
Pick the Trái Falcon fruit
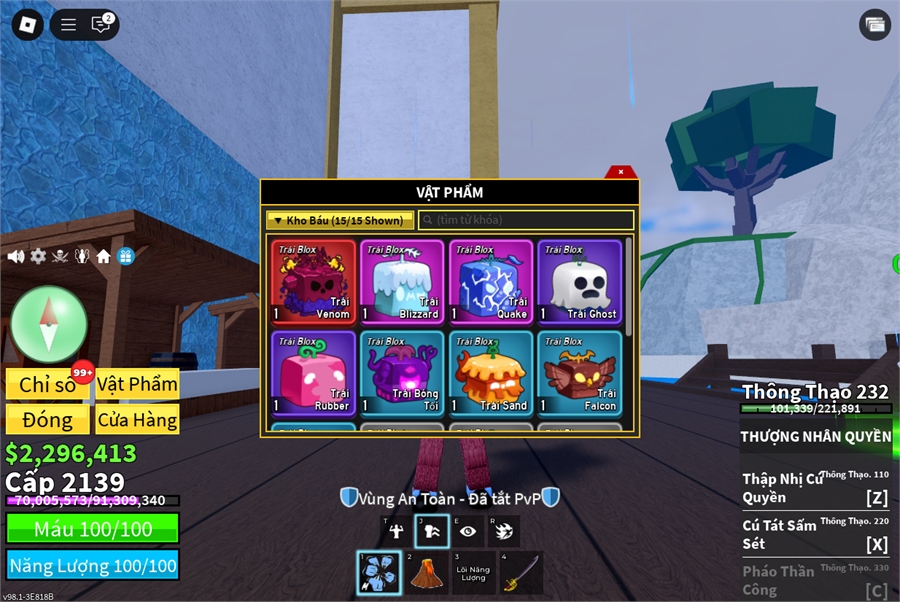click(x=579, y=373)
